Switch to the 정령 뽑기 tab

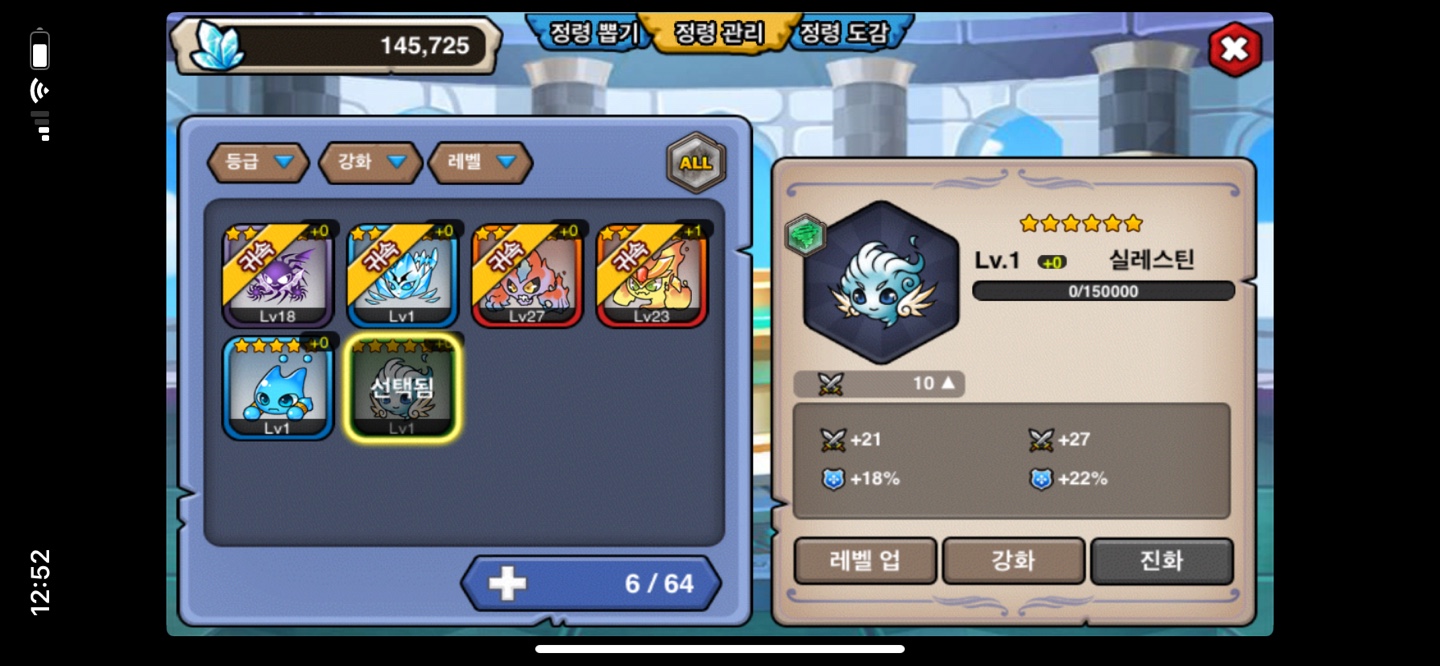[x=593, y=33]
